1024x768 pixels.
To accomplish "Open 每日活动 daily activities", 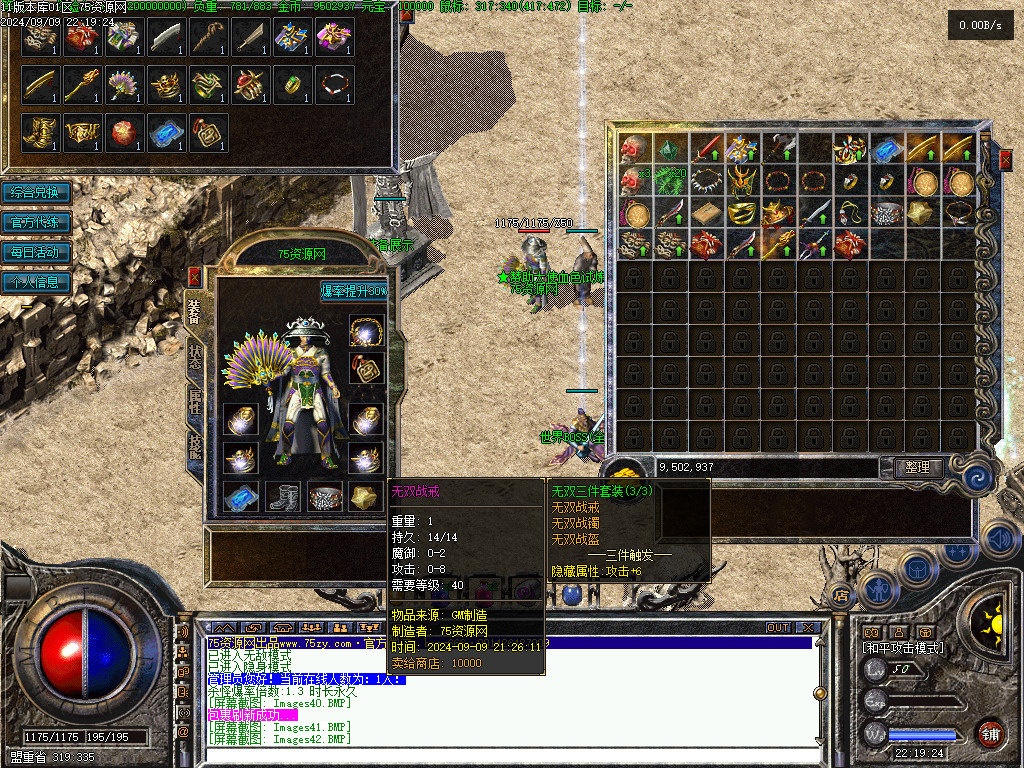I will pyautogui.click(x=37, y=252).
